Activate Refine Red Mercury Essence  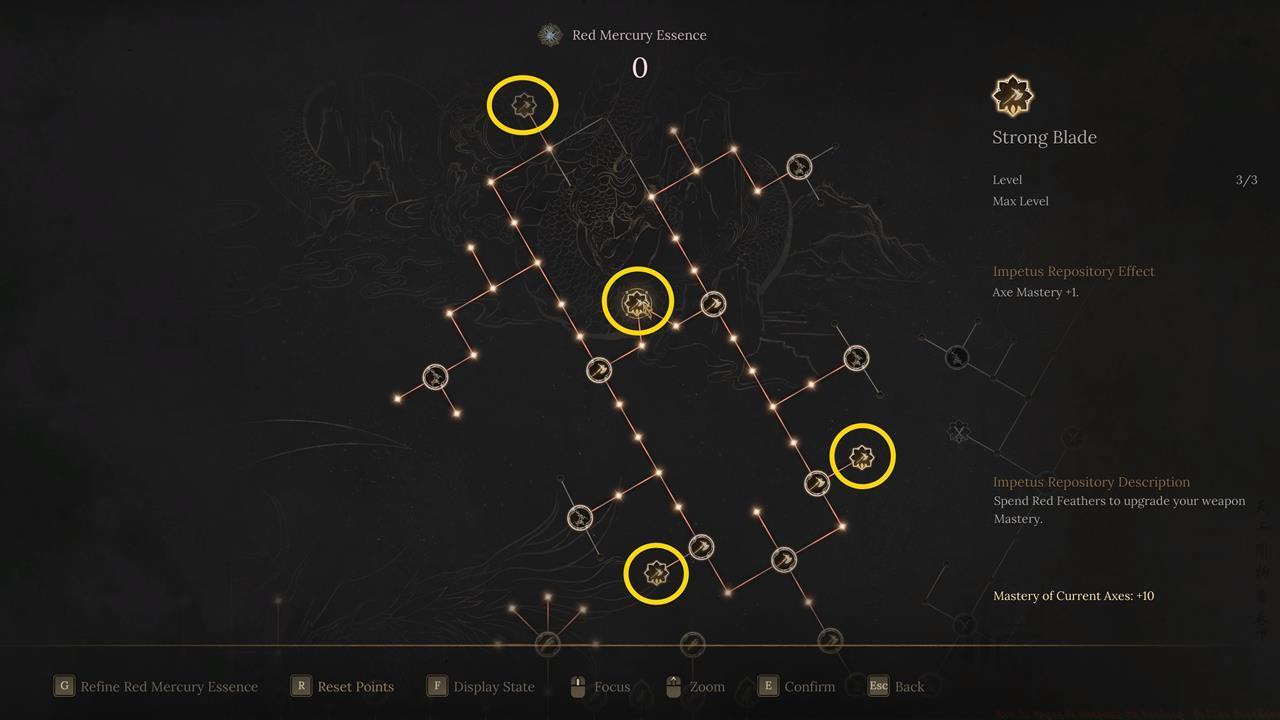tap(155, 686)
